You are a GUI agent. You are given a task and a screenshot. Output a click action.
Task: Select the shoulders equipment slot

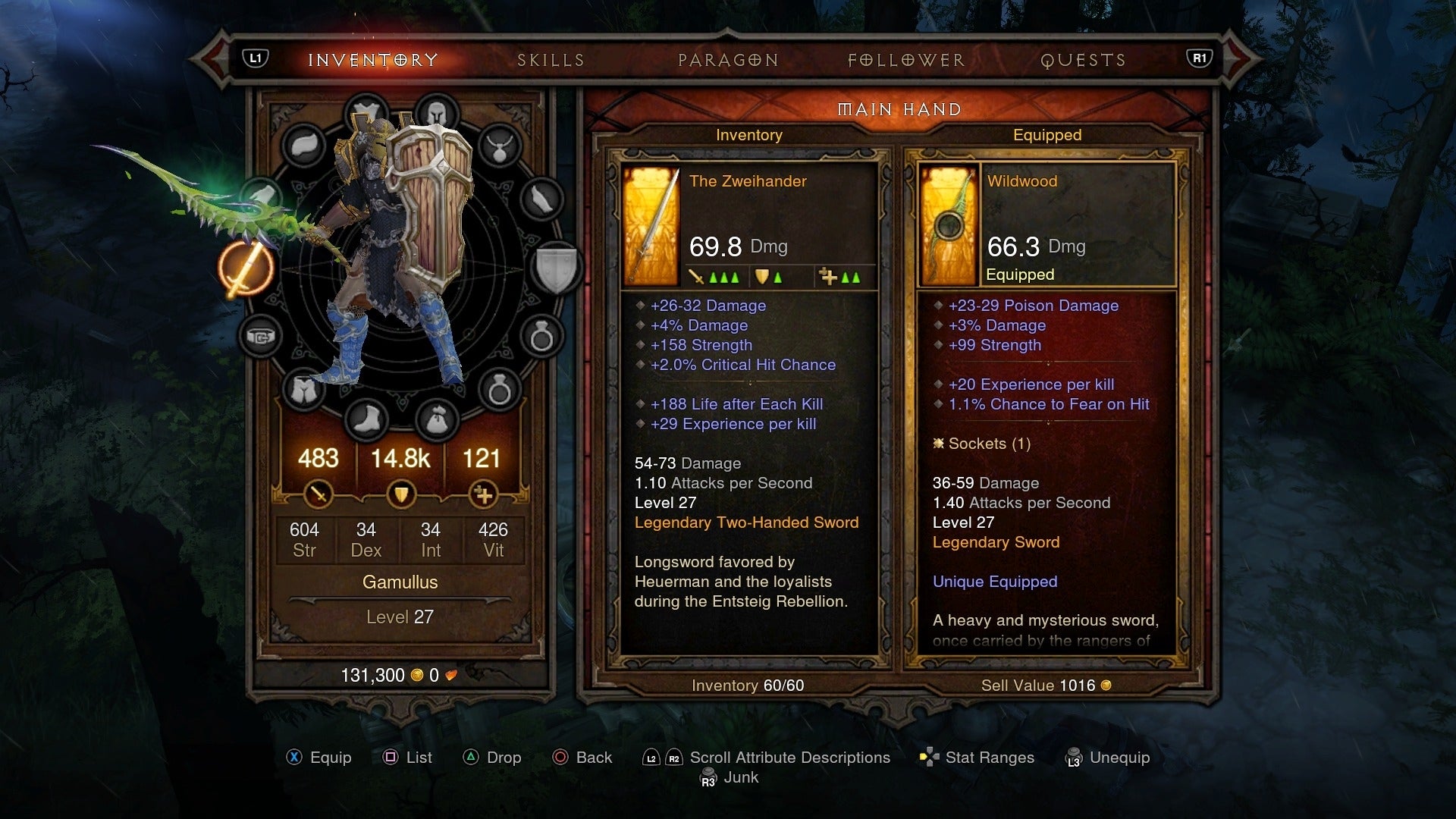click(x=303, y=146)
